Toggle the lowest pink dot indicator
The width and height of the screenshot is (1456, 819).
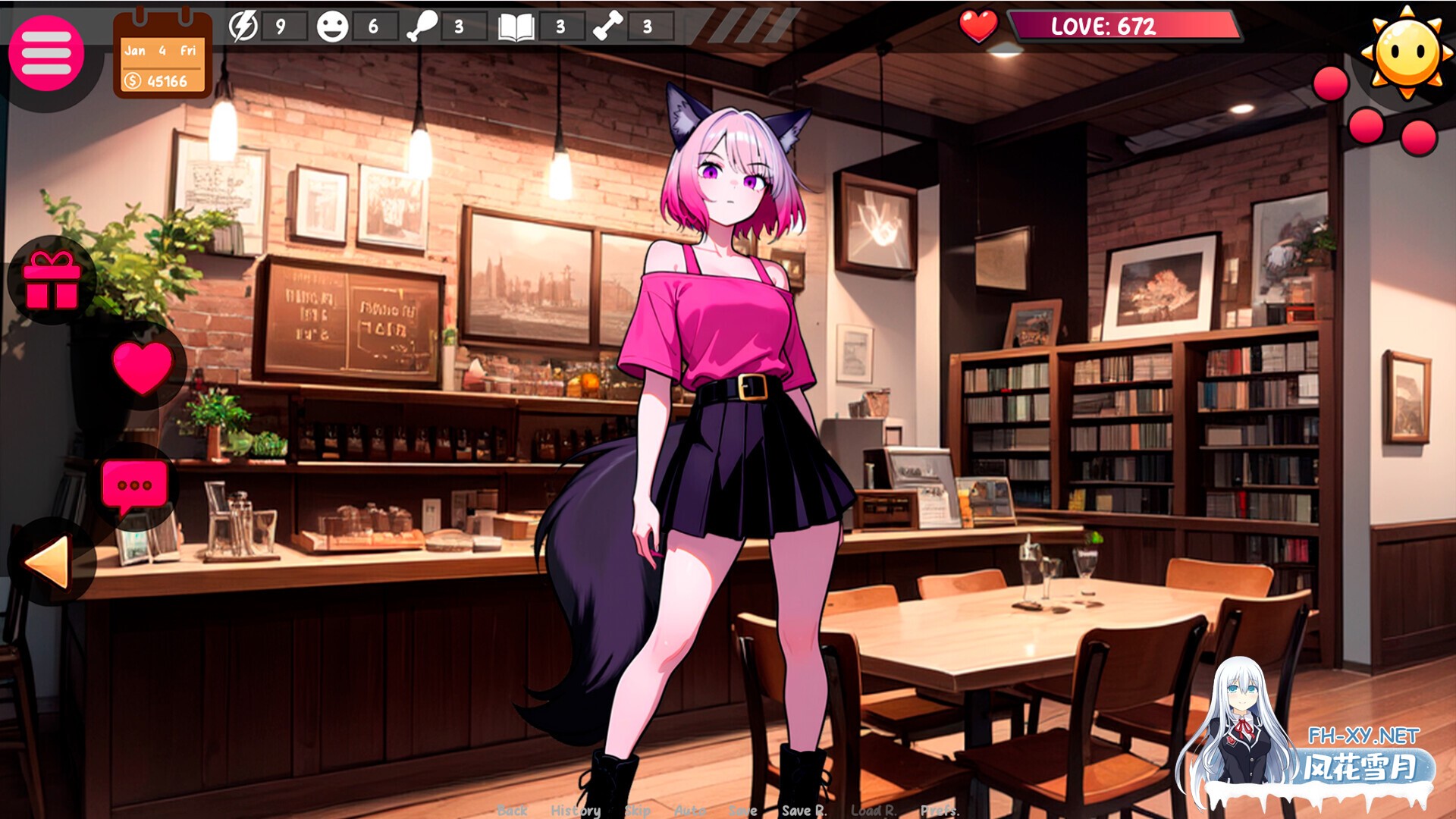click(x=1418, y=137)
